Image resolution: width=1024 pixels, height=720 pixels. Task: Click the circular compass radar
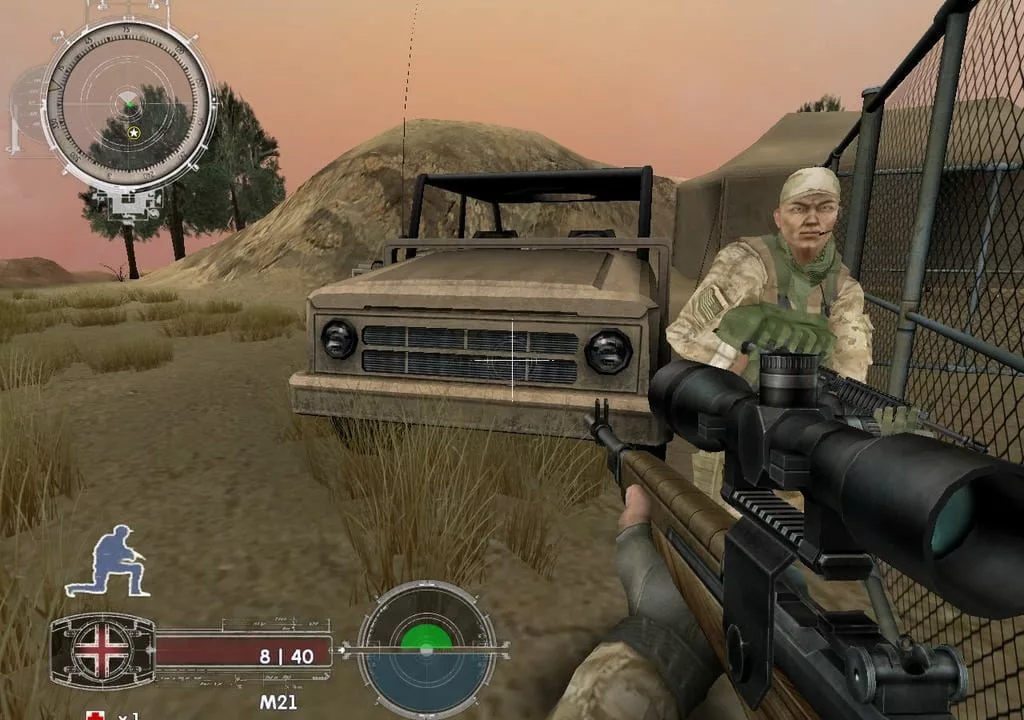130,104
